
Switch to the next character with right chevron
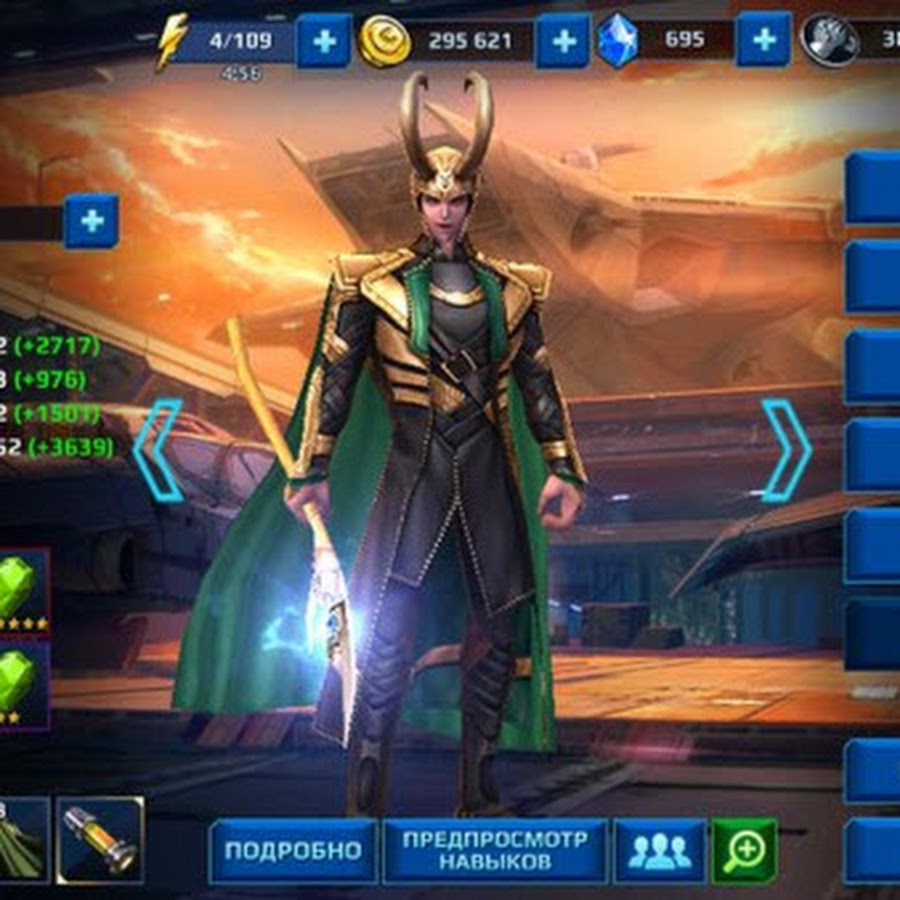786,449
